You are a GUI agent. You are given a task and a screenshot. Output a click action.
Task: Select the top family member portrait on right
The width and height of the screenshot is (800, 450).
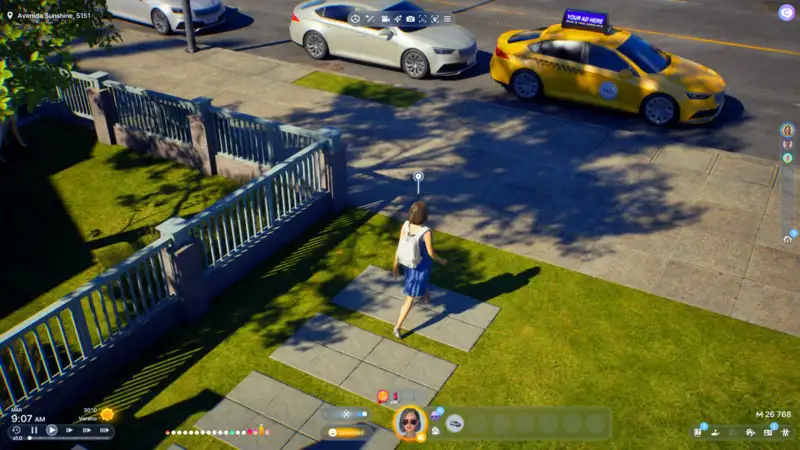coord(787,130)
